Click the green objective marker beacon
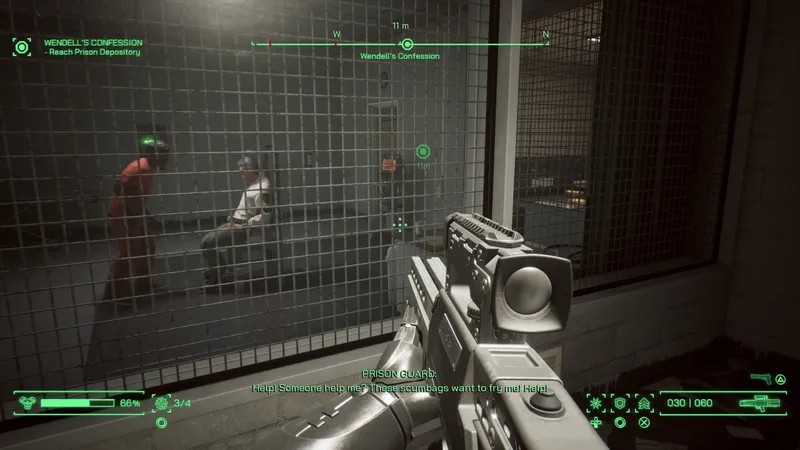Screen dimensions: 800x450 (x=422, y=152)
